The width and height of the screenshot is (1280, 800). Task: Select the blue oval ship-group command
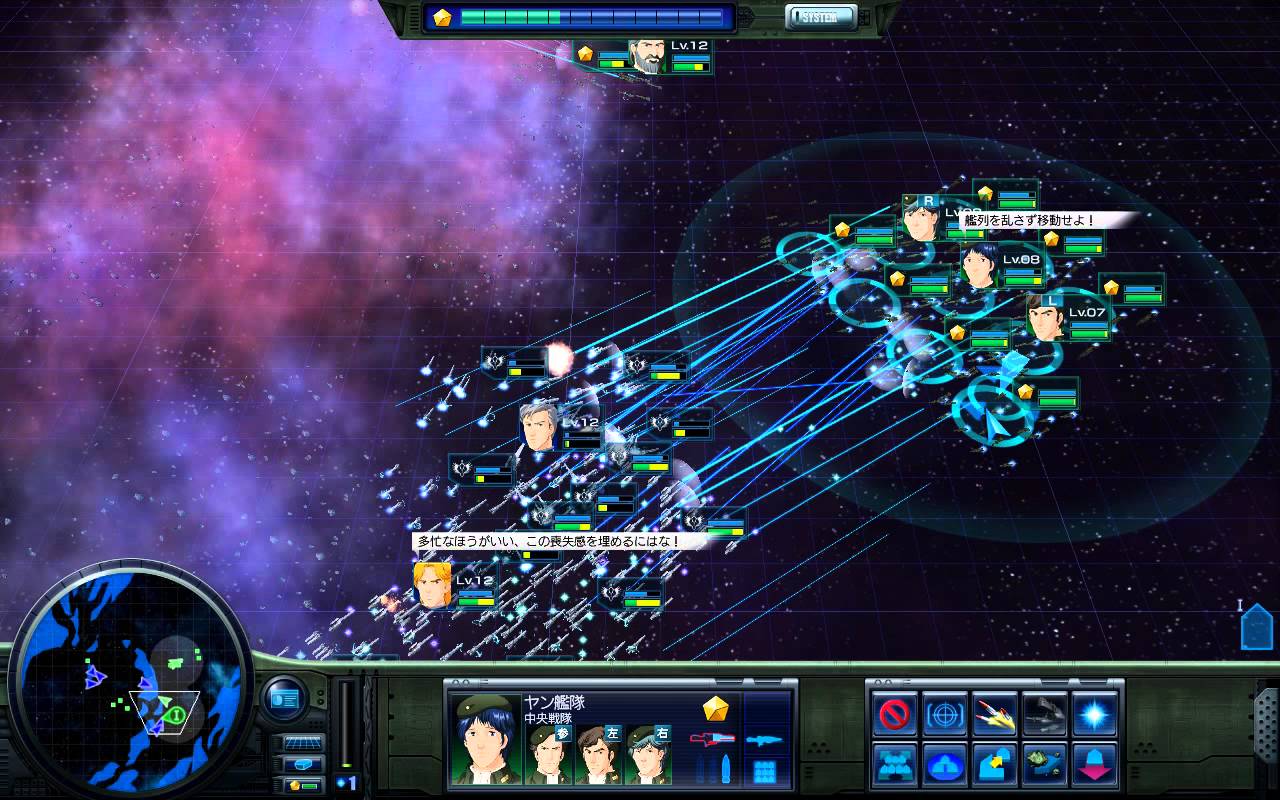(945, 764)
